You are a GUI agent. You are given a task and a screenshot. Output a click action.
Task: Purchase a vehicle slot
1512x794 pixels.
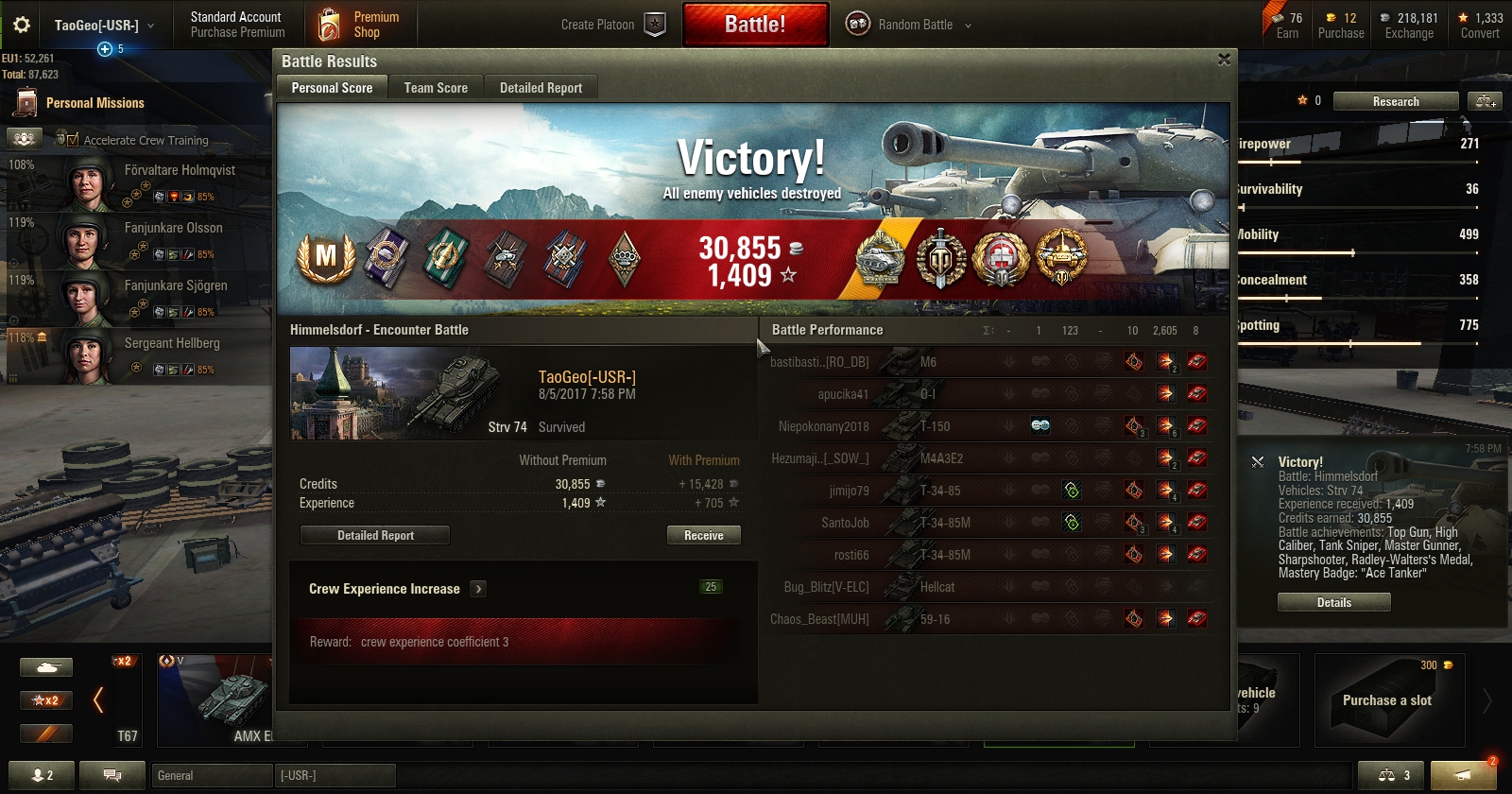1387,700
